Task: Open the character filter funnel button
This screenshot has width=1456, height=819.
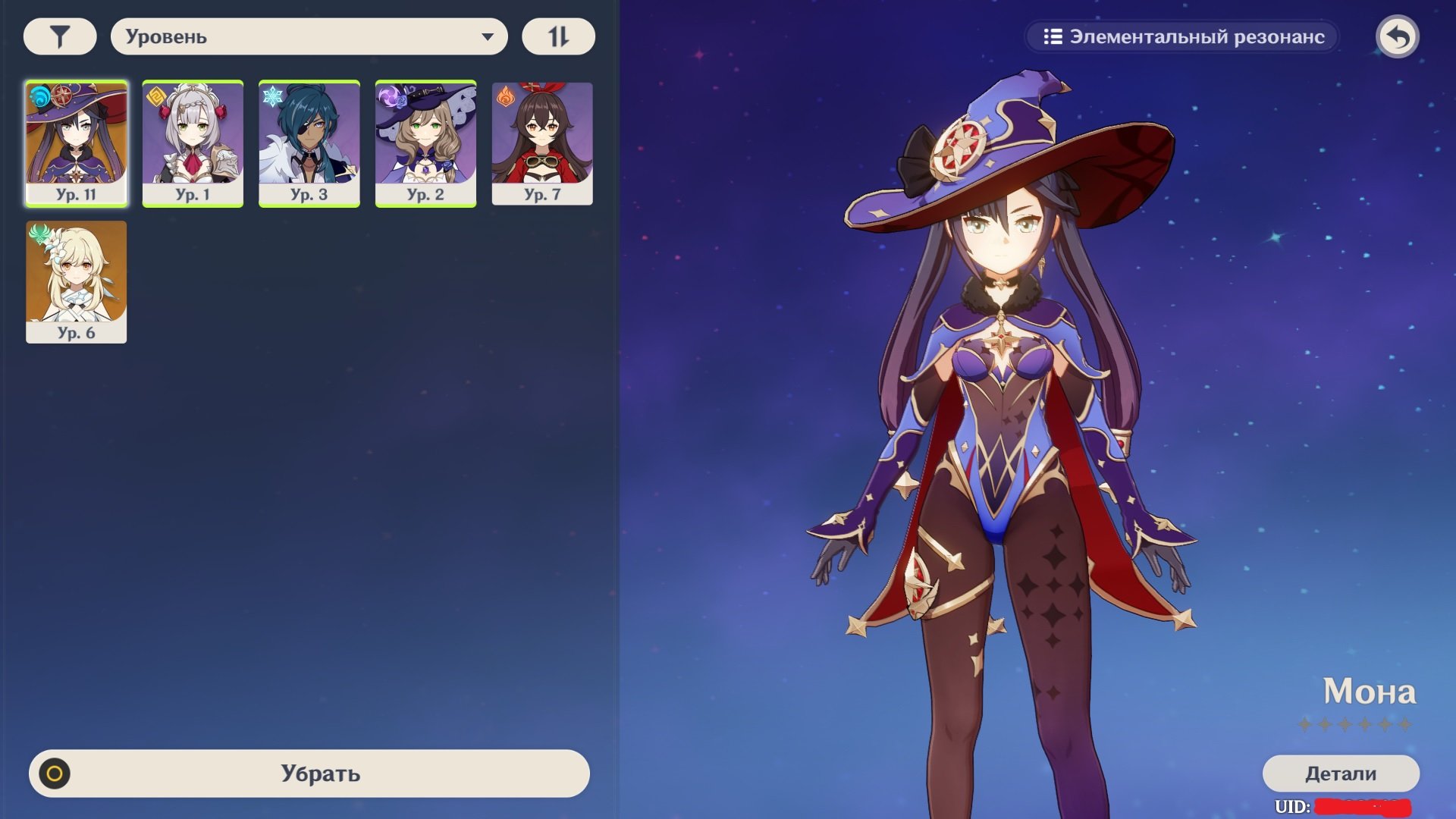Action: click(60, 36)
